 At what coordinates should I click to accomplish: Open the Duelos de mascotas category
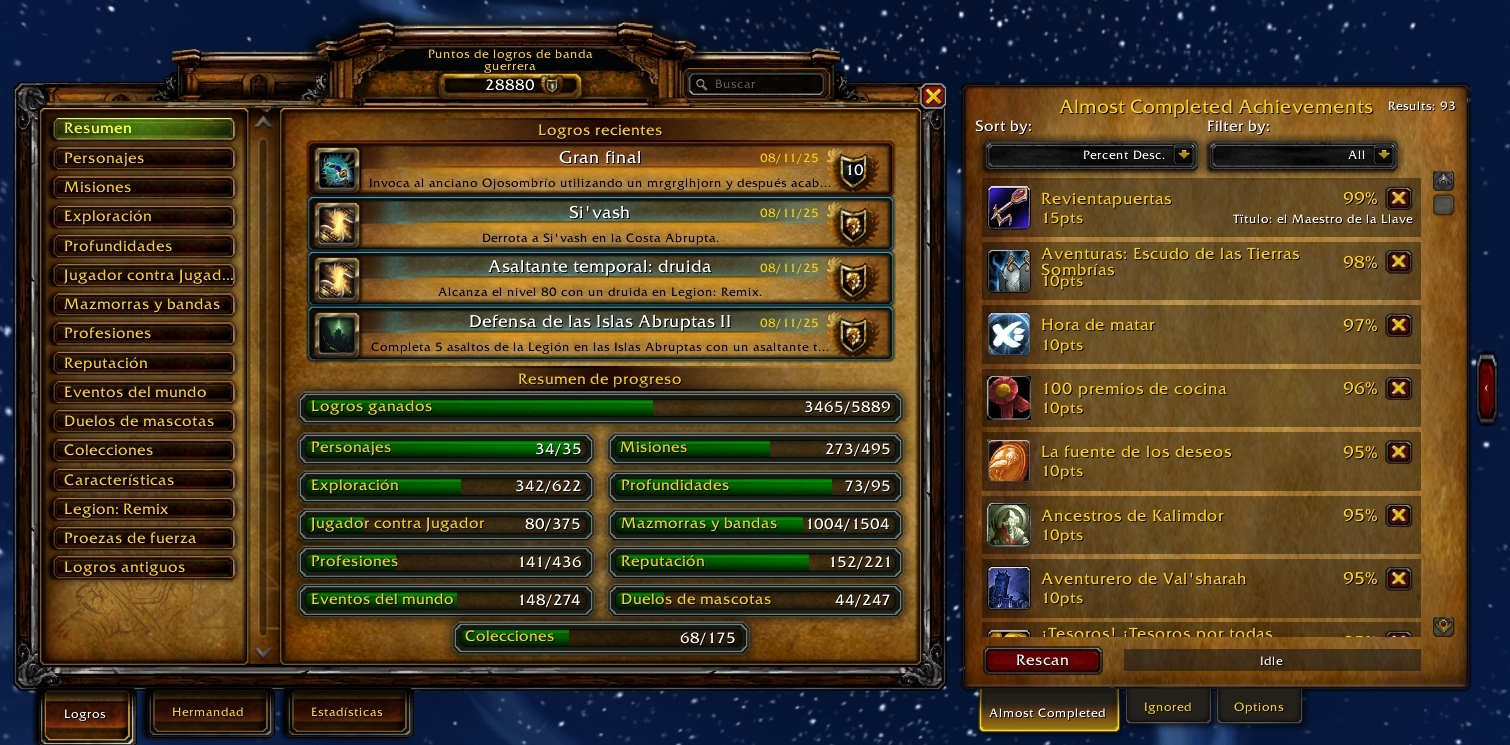point(144,421)
